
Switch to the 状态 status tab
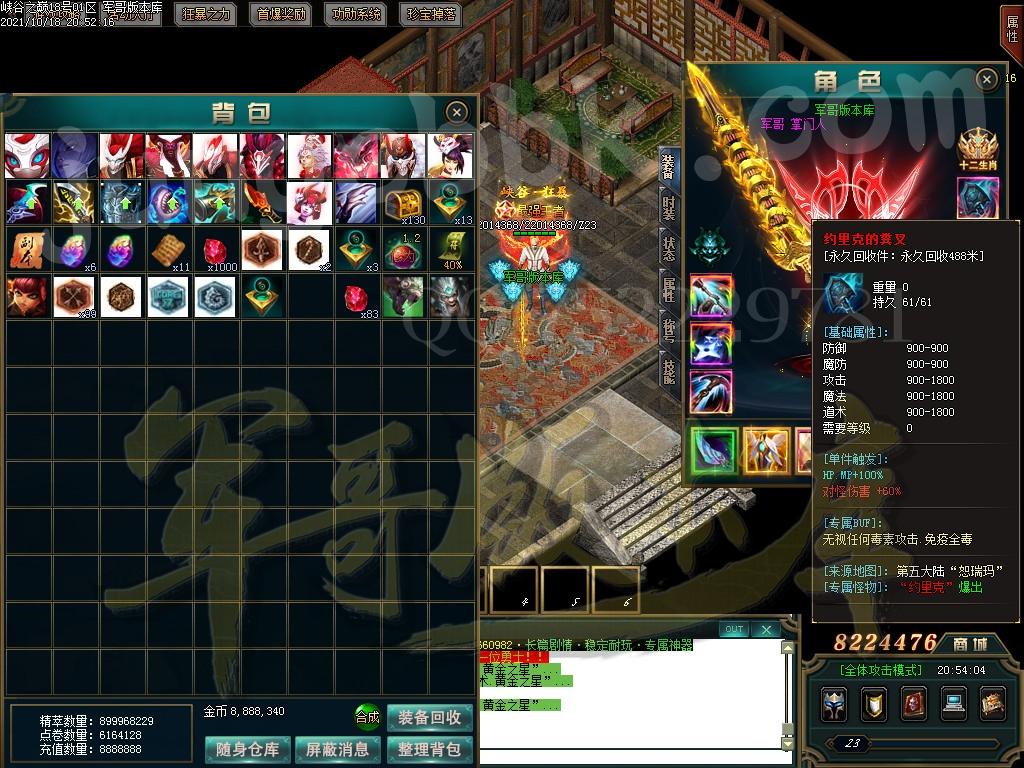(668, 248)
